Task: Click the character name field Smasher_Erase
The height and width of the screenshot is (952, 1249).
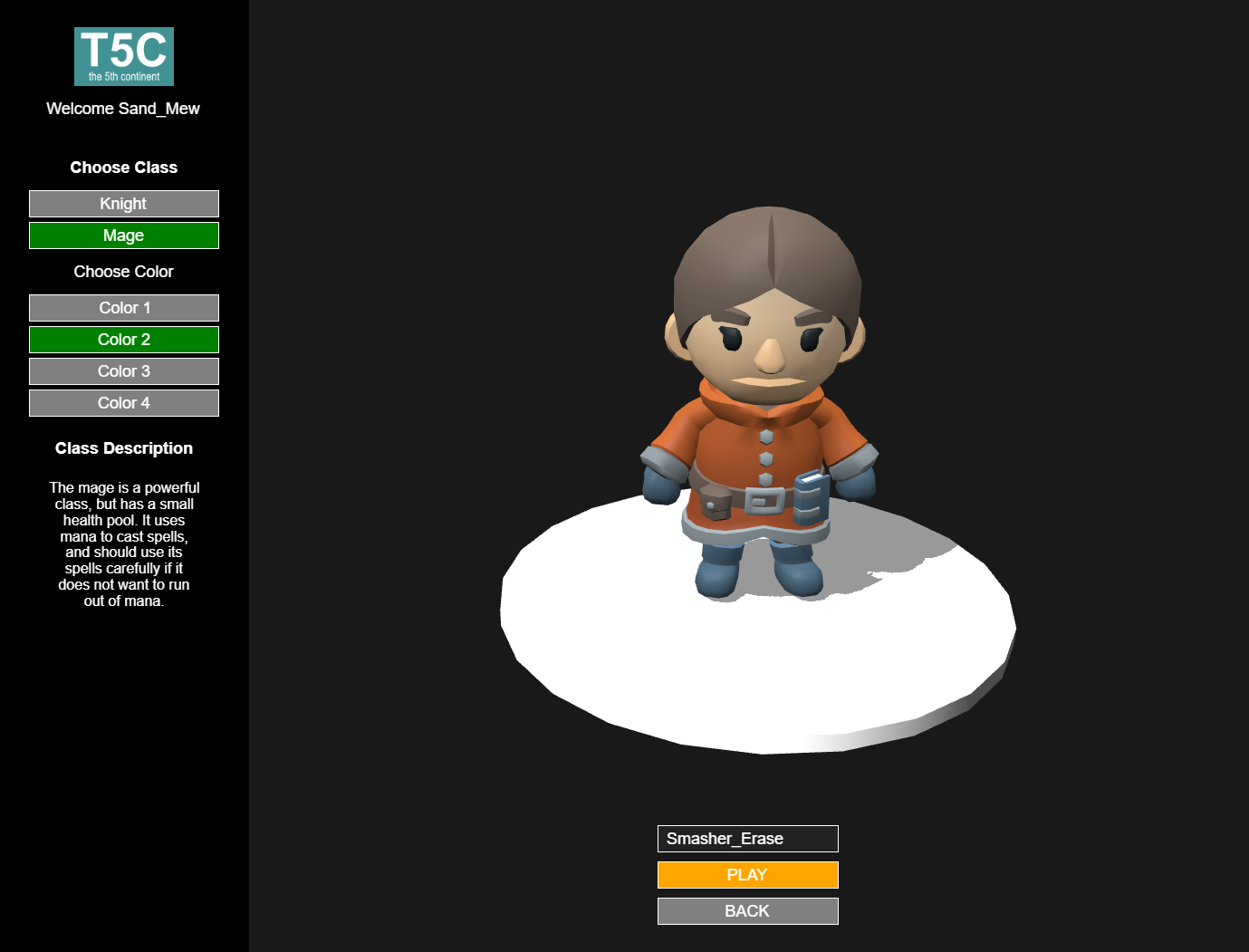Action: 747,838
